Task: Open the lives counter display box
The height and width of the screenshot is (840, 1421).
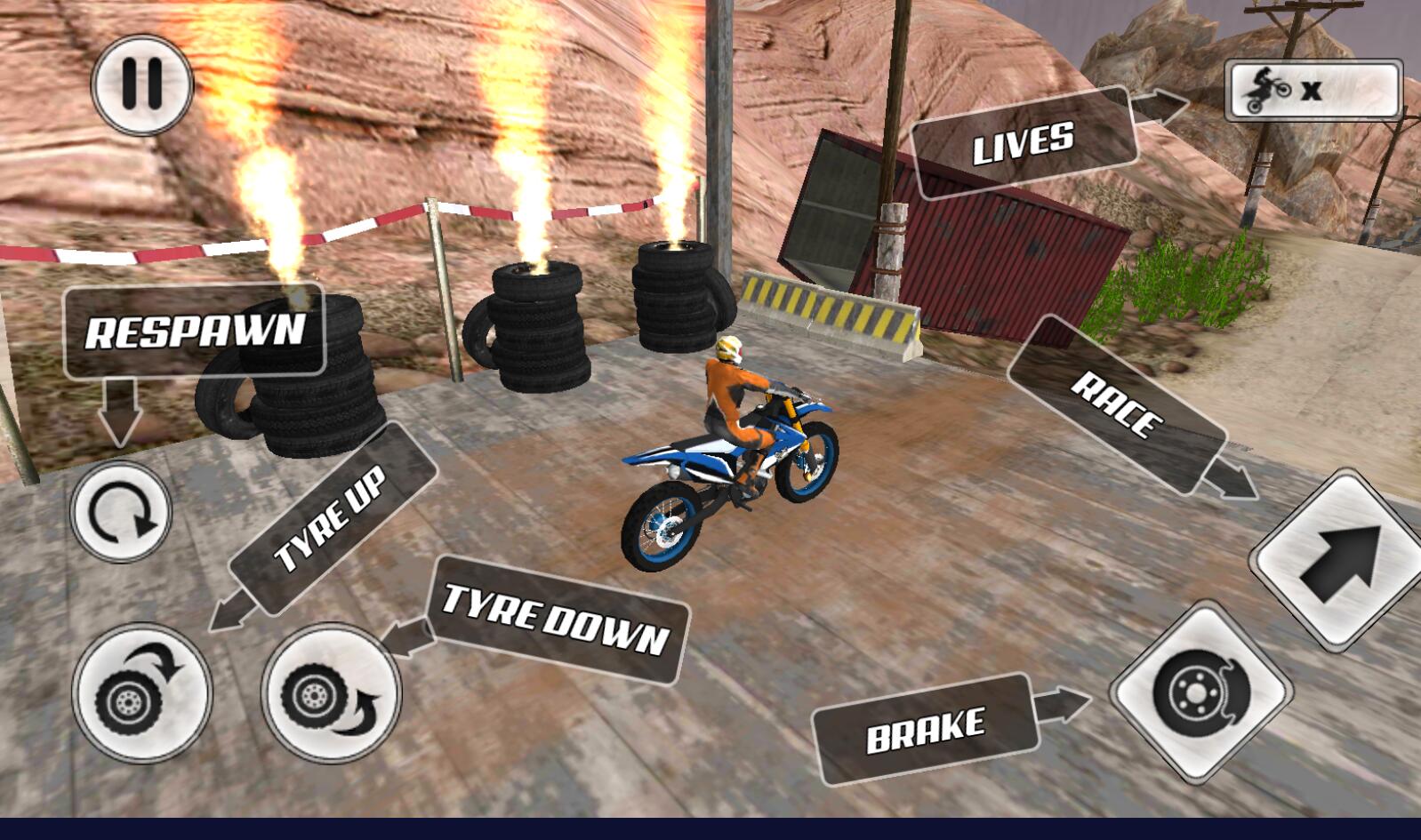Action: (1314, 88)
